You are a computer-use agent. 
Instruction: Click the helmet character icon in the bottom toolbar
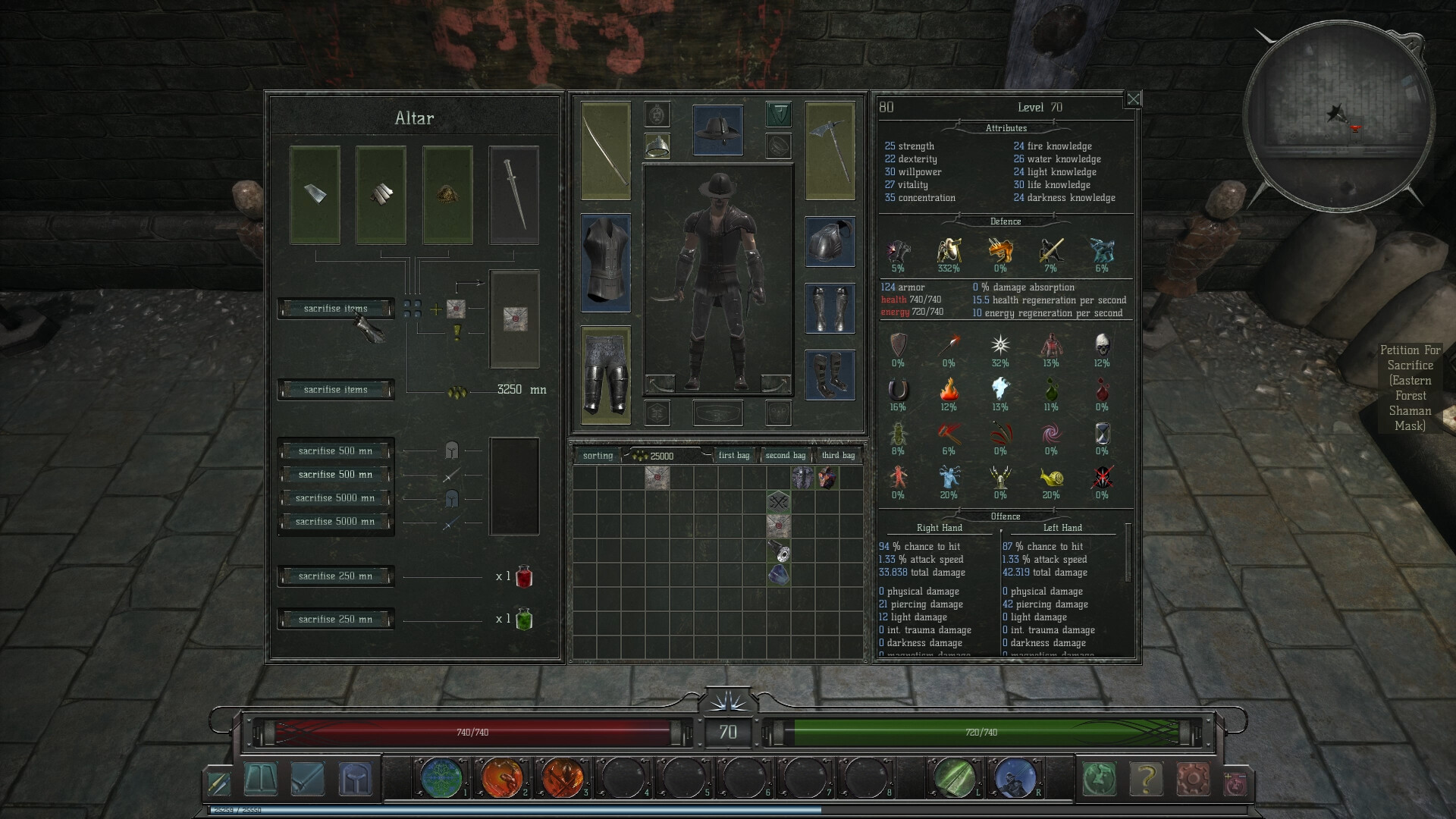pos(356,779)
